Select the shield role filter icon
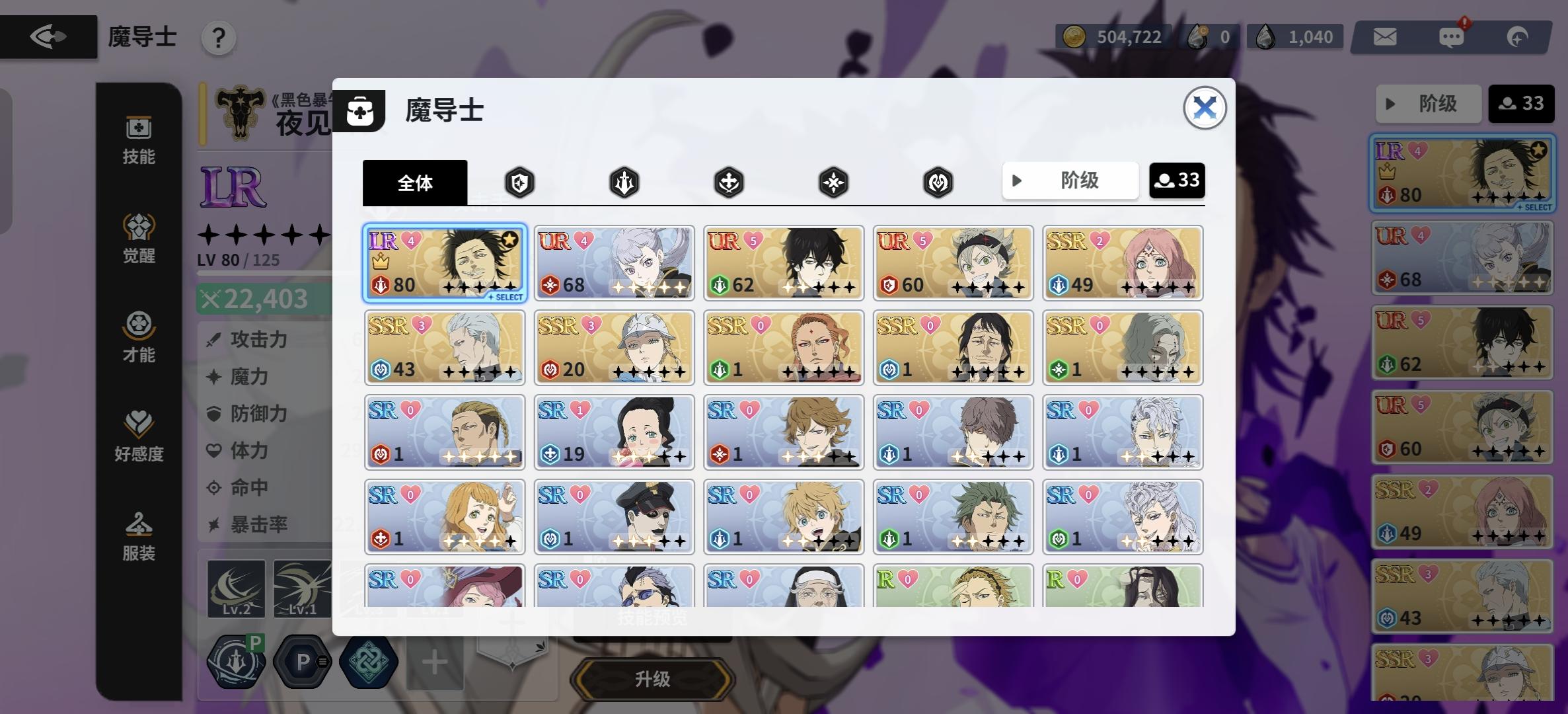Viewport: 1568px width, 714px height. tap(519, 182)
